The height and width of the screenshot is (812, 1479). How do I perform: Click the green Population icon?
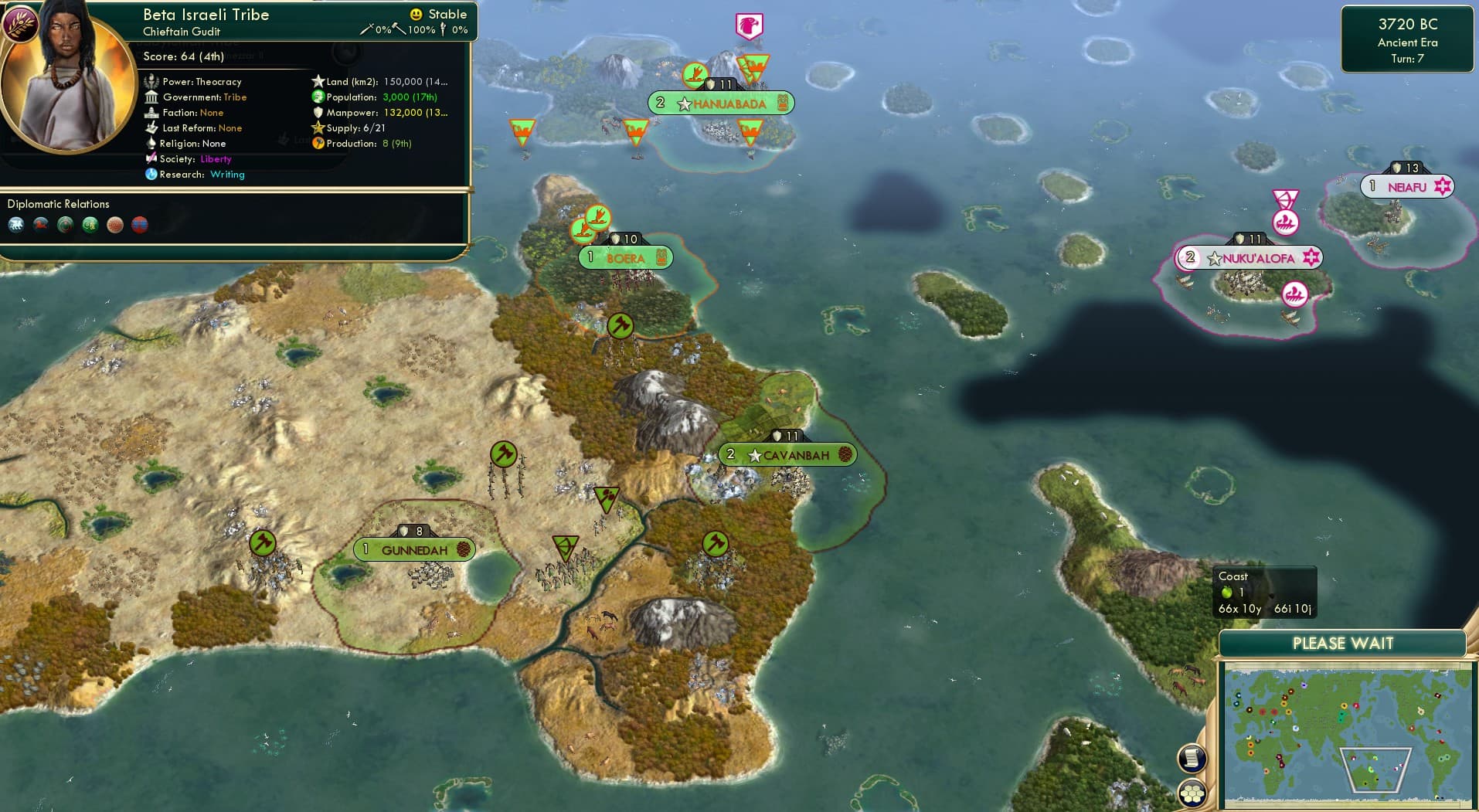point(317,97)
